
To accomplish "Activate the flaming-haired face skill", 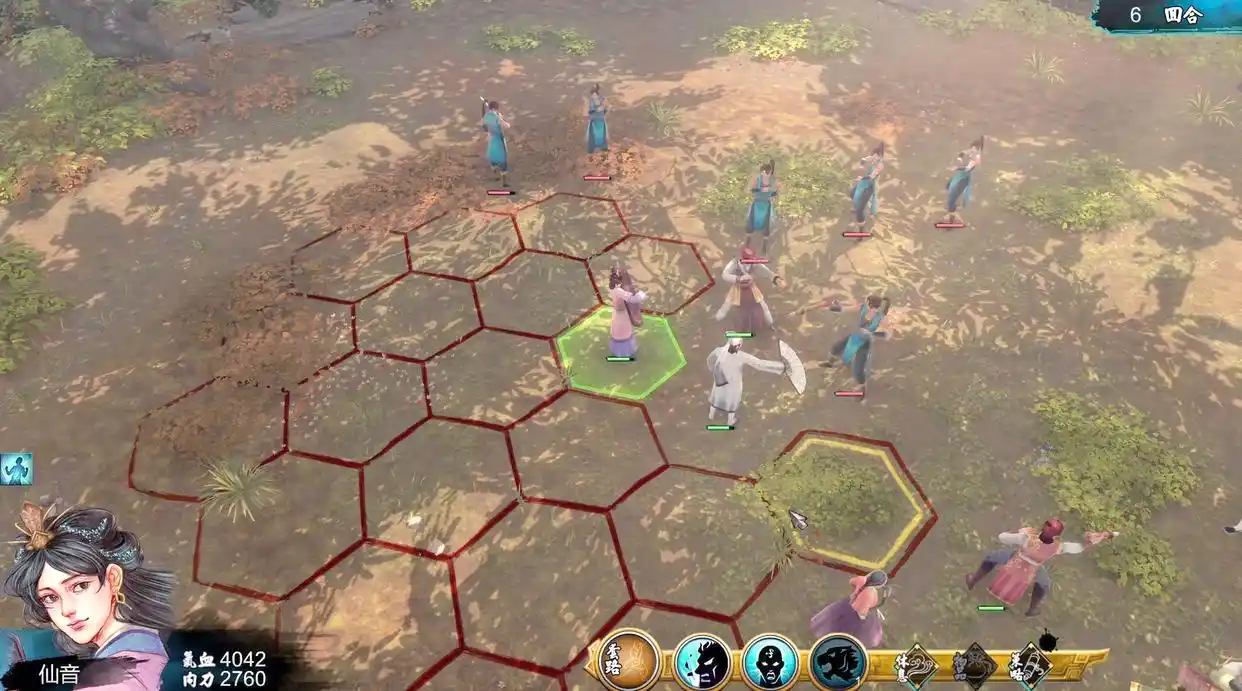I will coord(702,662).
